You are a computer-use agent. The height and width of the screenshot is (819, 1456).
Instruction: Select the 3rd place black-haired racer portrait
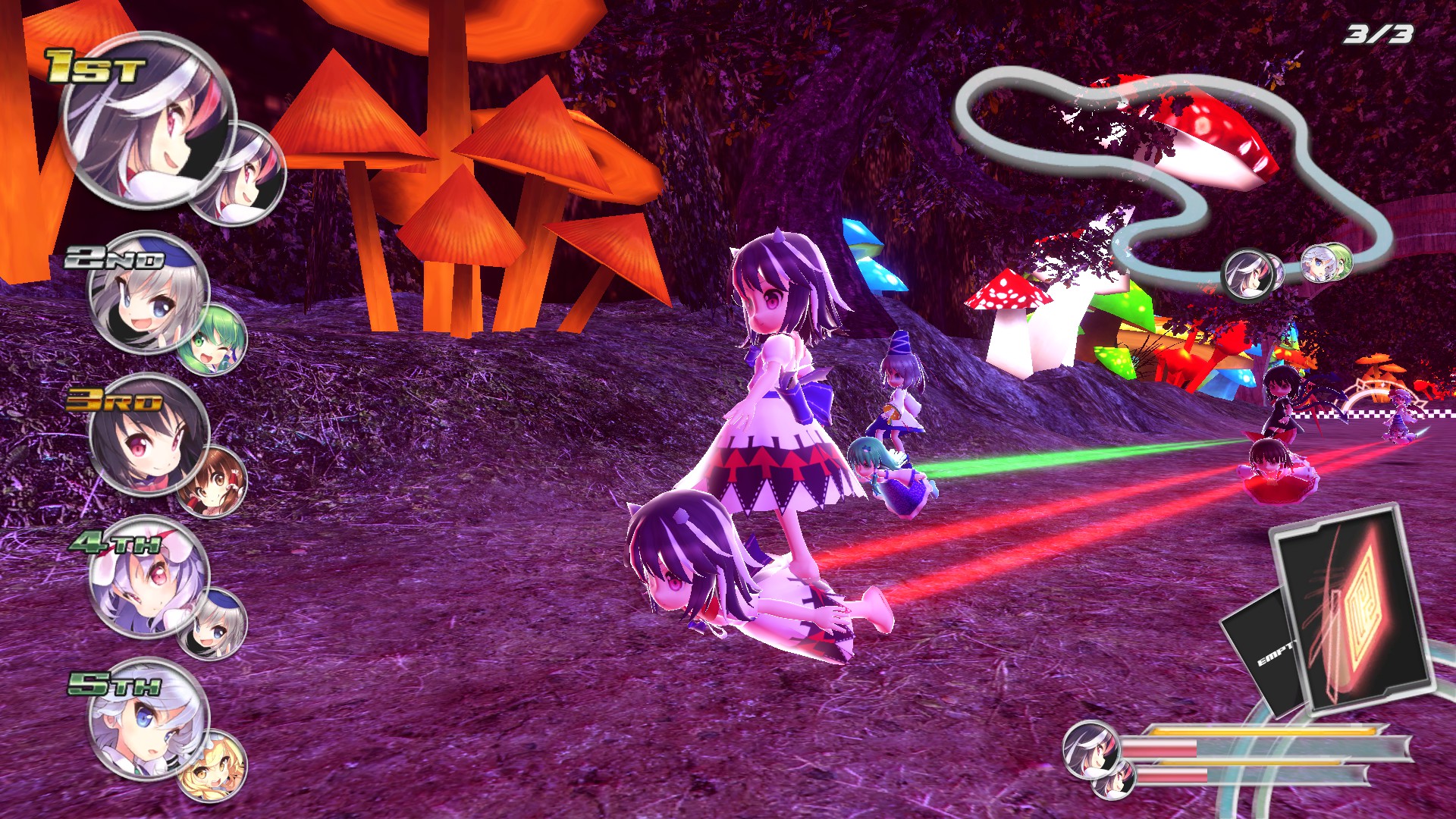pos(147,435)
